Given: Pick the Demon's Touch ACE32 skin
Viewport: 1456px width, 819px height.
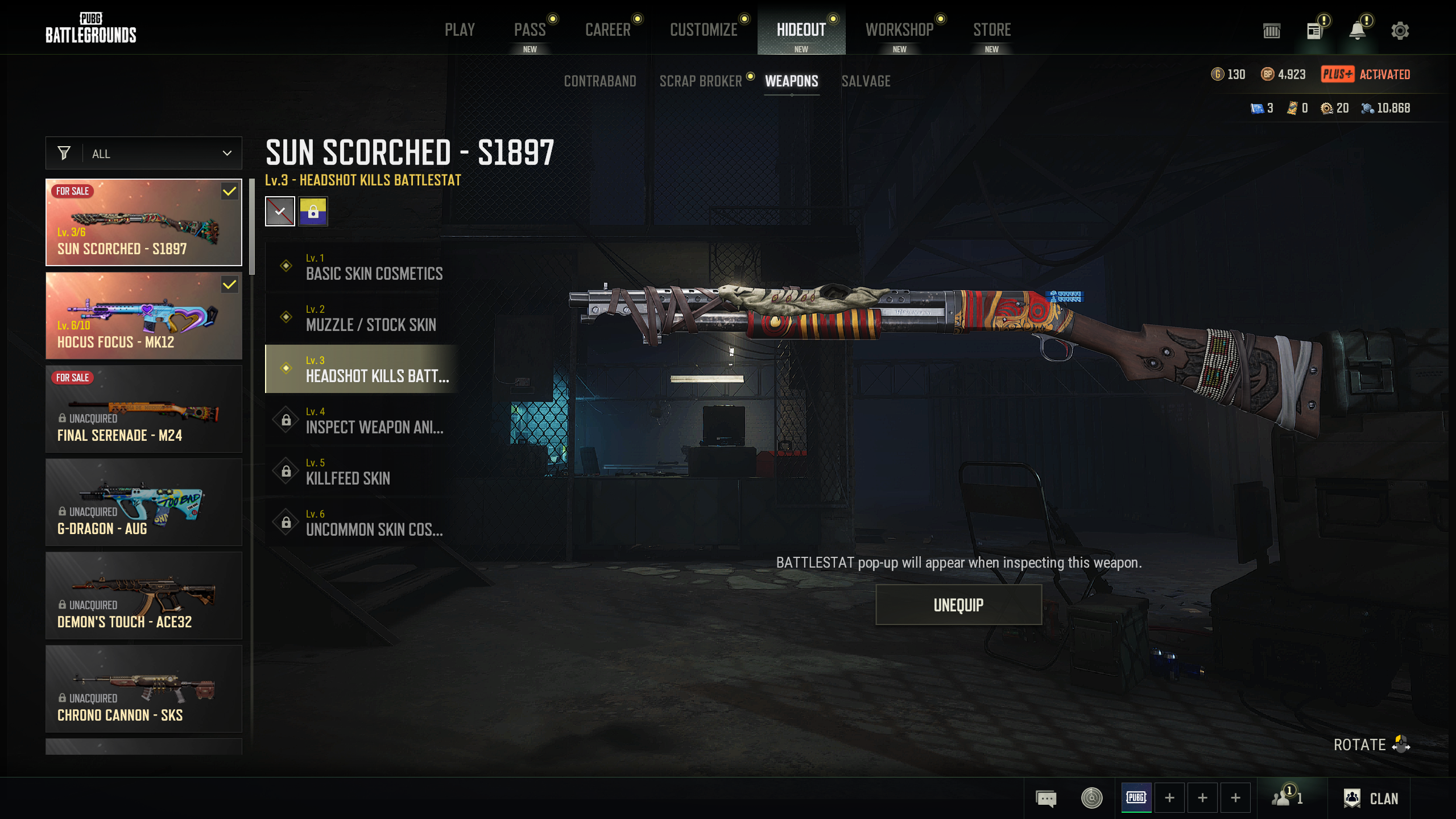Looking at the screenshot, I should pyautogui.click(x=144, y=595).
